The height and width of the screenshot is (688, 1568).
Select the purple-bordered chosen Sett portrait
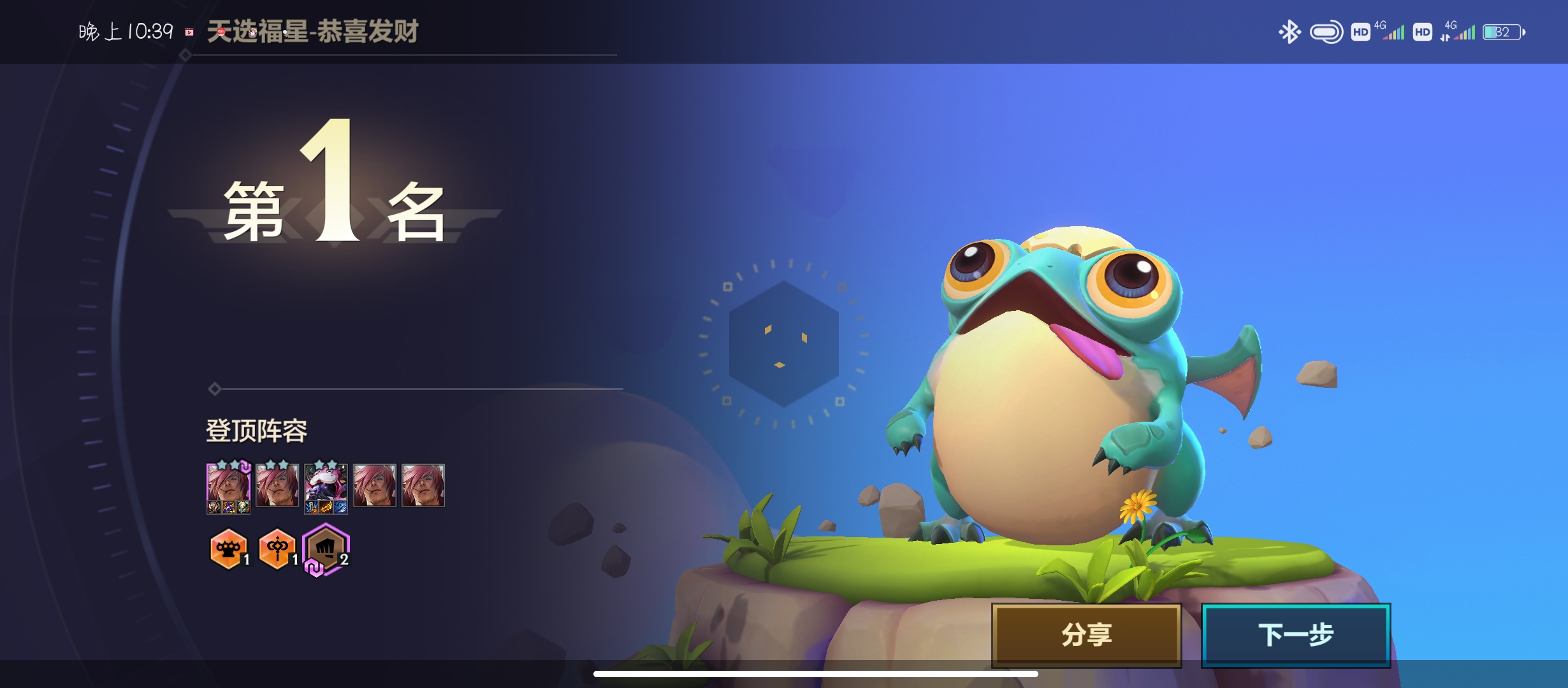[228, 486]
